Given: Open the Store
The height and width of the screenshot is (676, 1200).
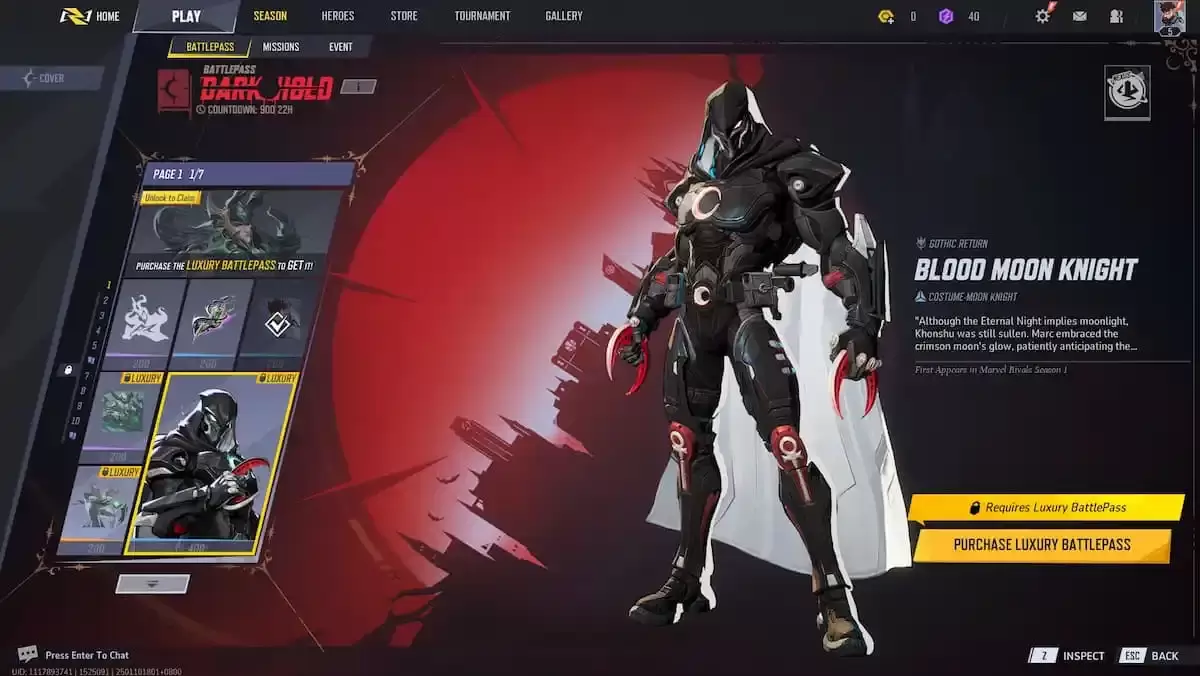Looking at the screenshot, I should click(x=404, y=16).
